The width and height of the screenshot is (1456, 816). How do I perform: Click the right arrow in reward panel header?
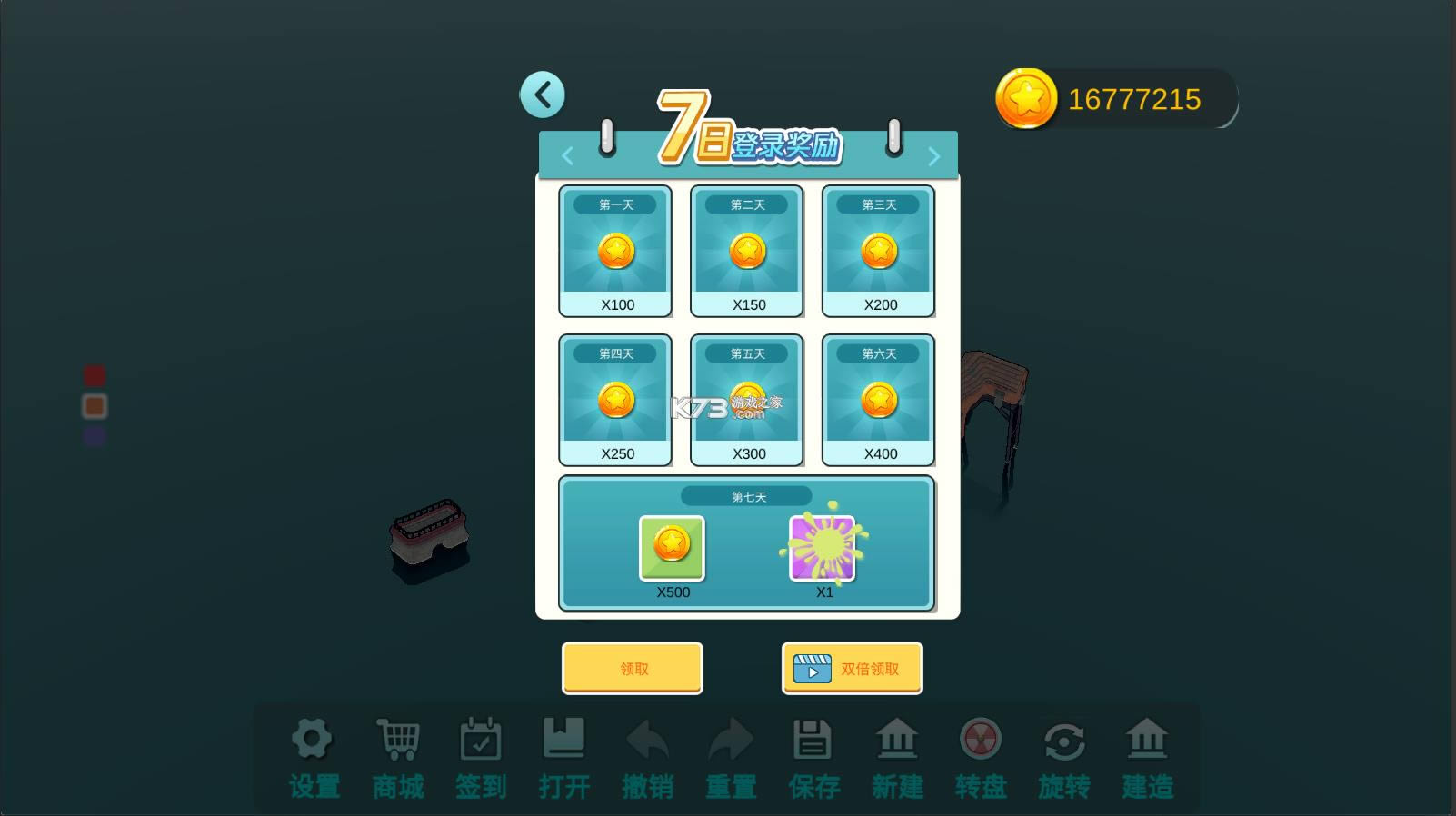coord(933,155)
